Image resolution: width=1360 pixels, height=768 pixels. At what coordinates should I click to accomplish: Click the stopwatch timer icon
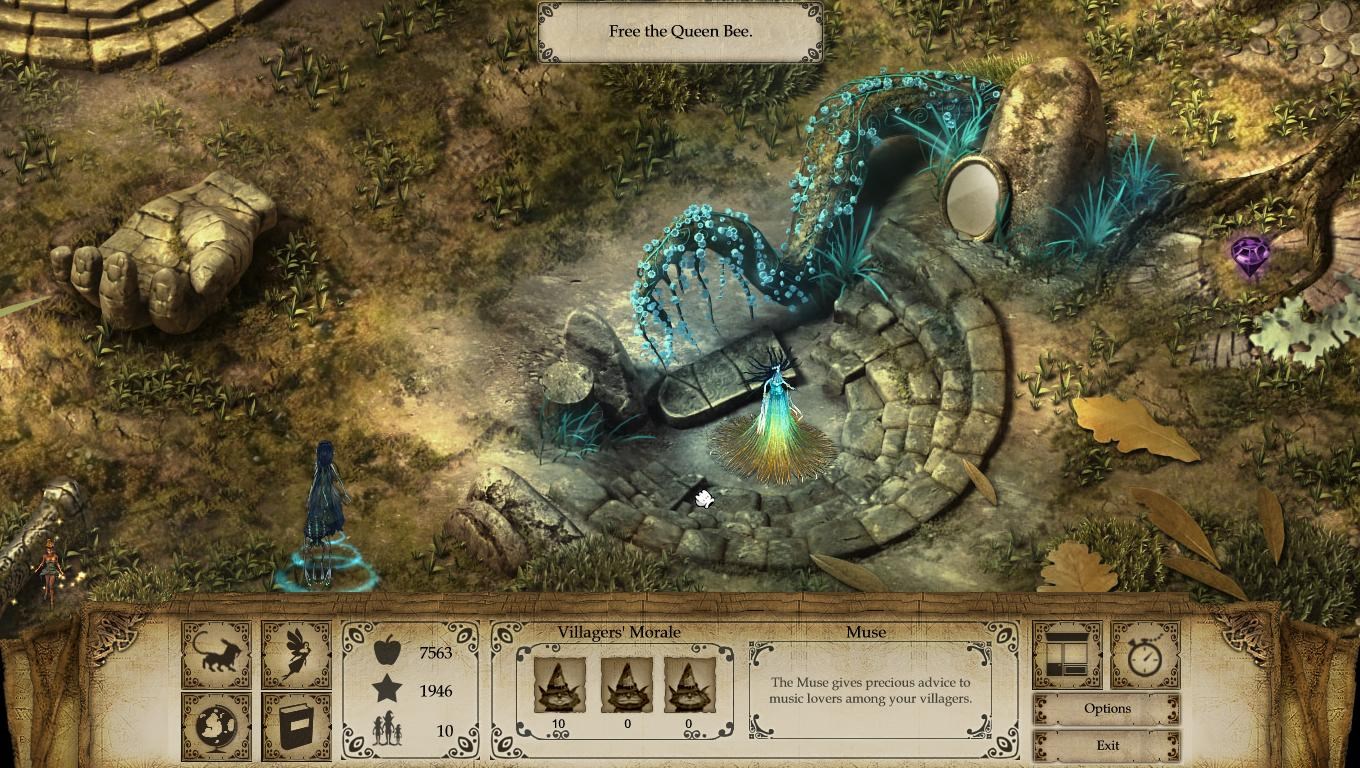tap(1145, 655)
